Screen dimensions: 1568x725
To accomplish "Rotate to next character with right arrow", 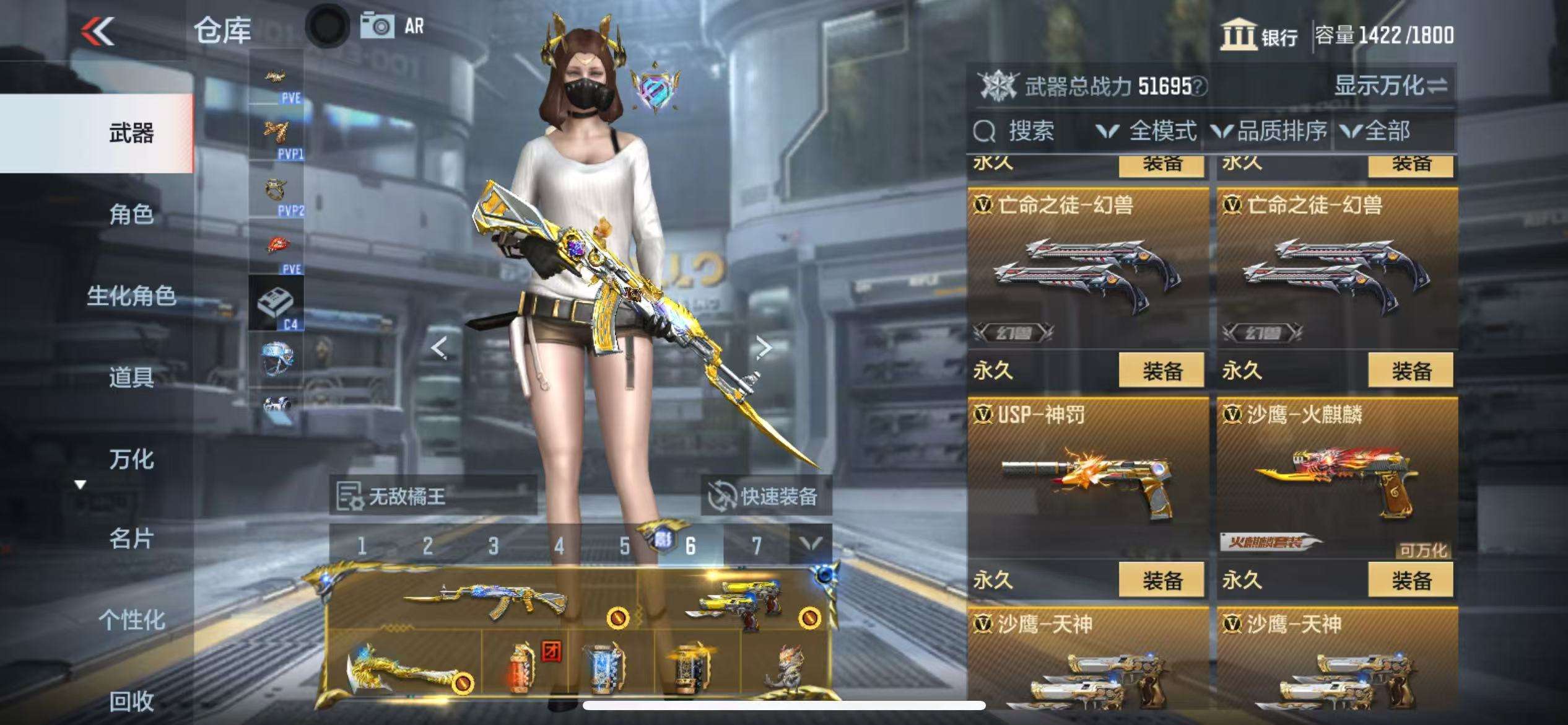I will point(764,348).
